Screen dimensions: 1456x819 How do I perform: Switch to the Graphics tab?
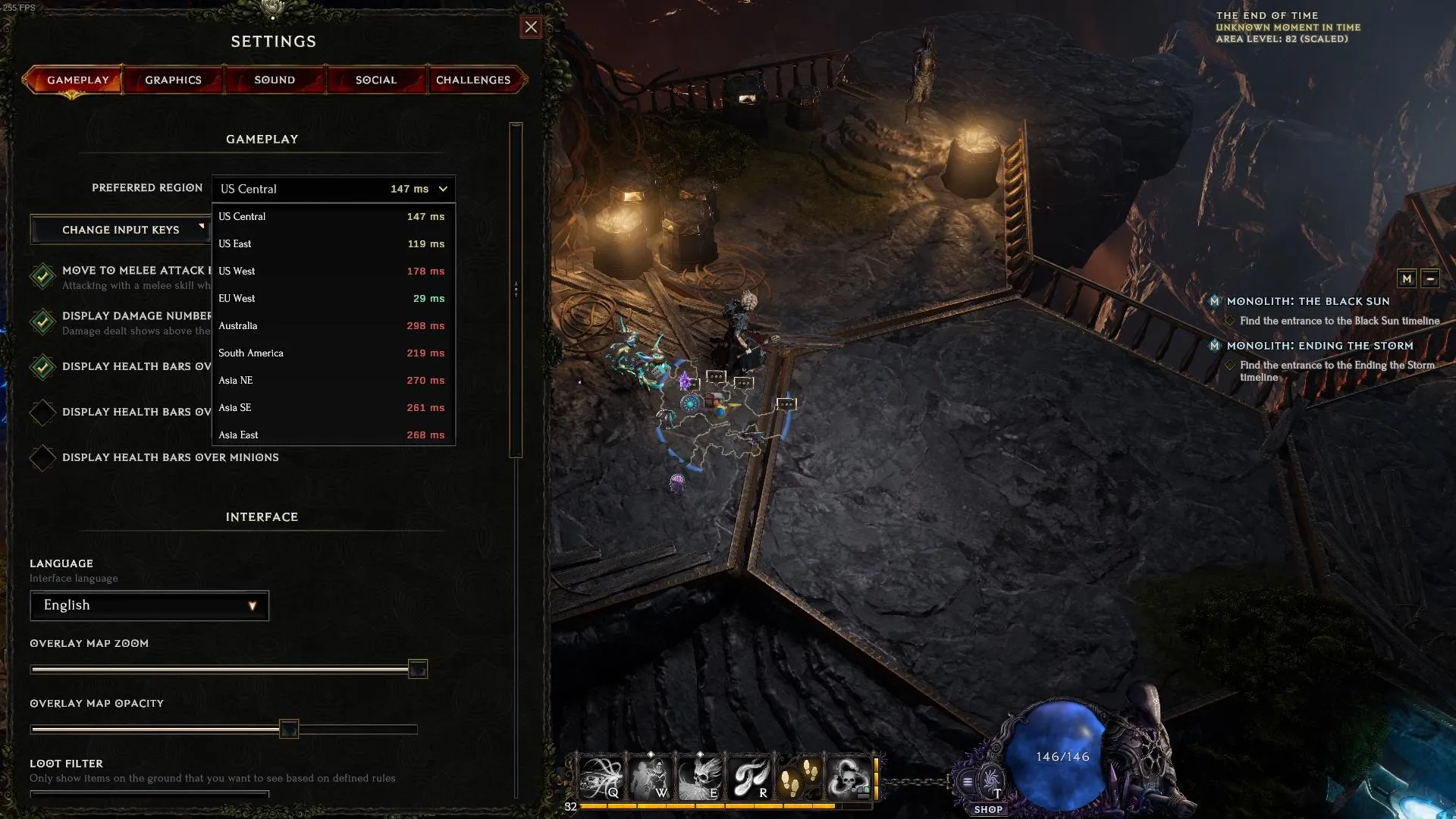coord(173,80)
